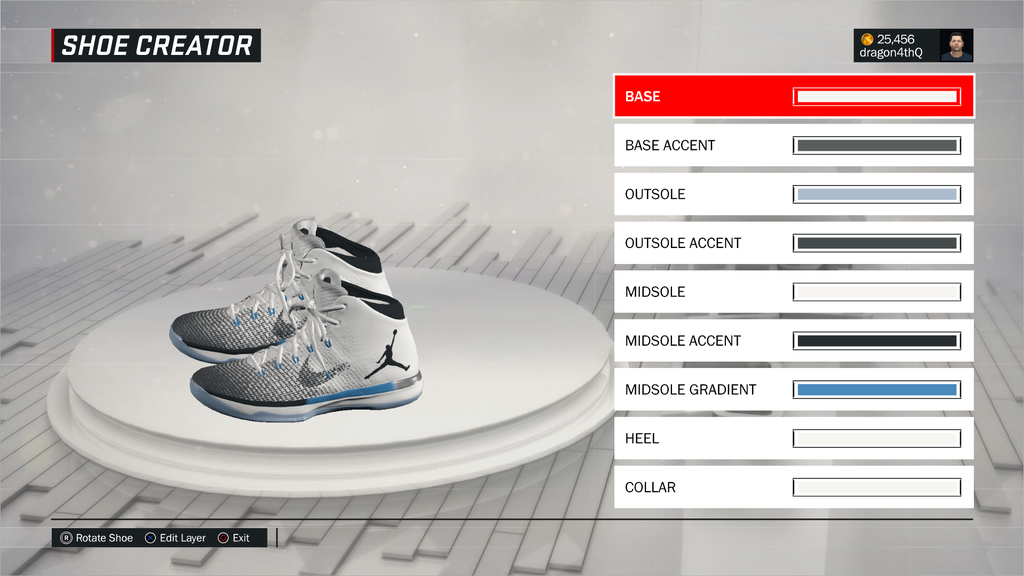This screenshot has width=1024, height=576.
Task: Open the dragon4thQ player profile badge
Action: click(x=913, y=46)
